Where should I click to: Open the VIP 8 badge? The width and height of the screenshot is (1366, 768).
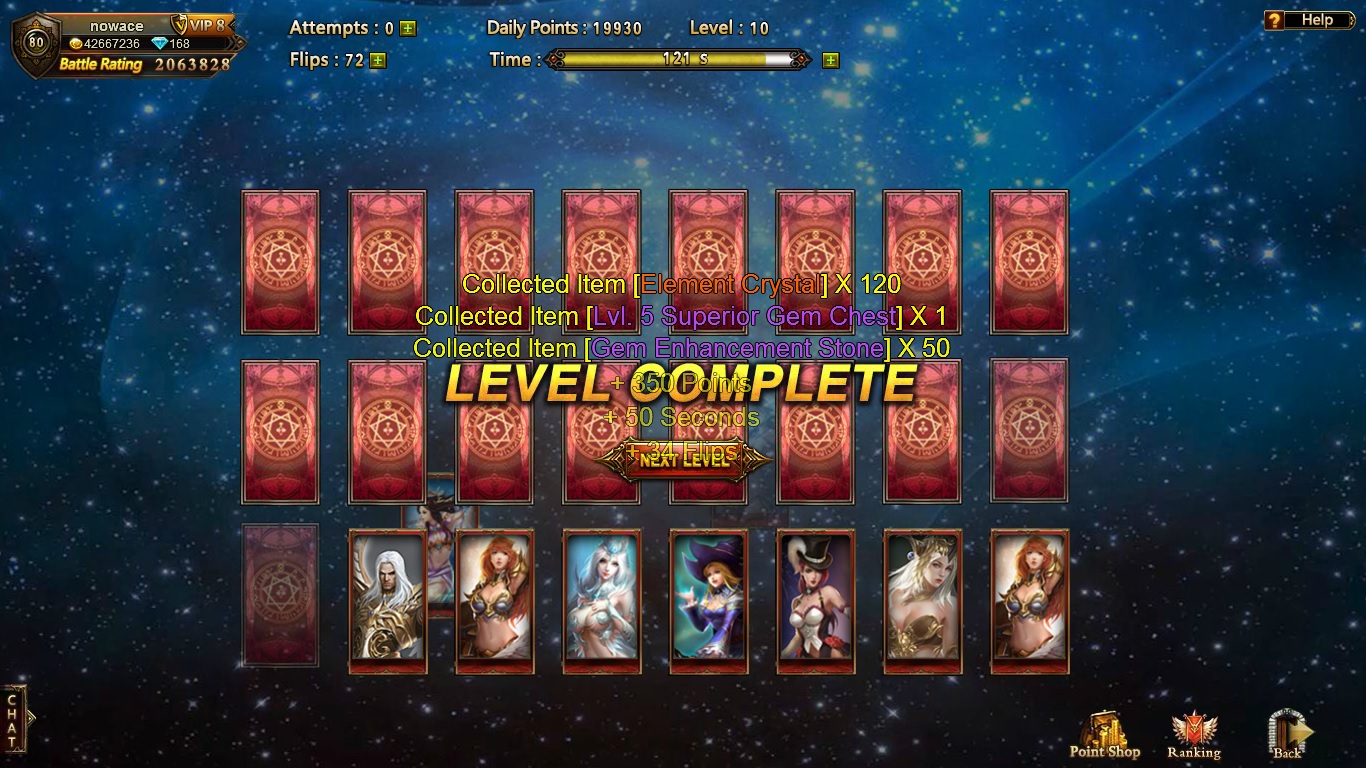200,25
